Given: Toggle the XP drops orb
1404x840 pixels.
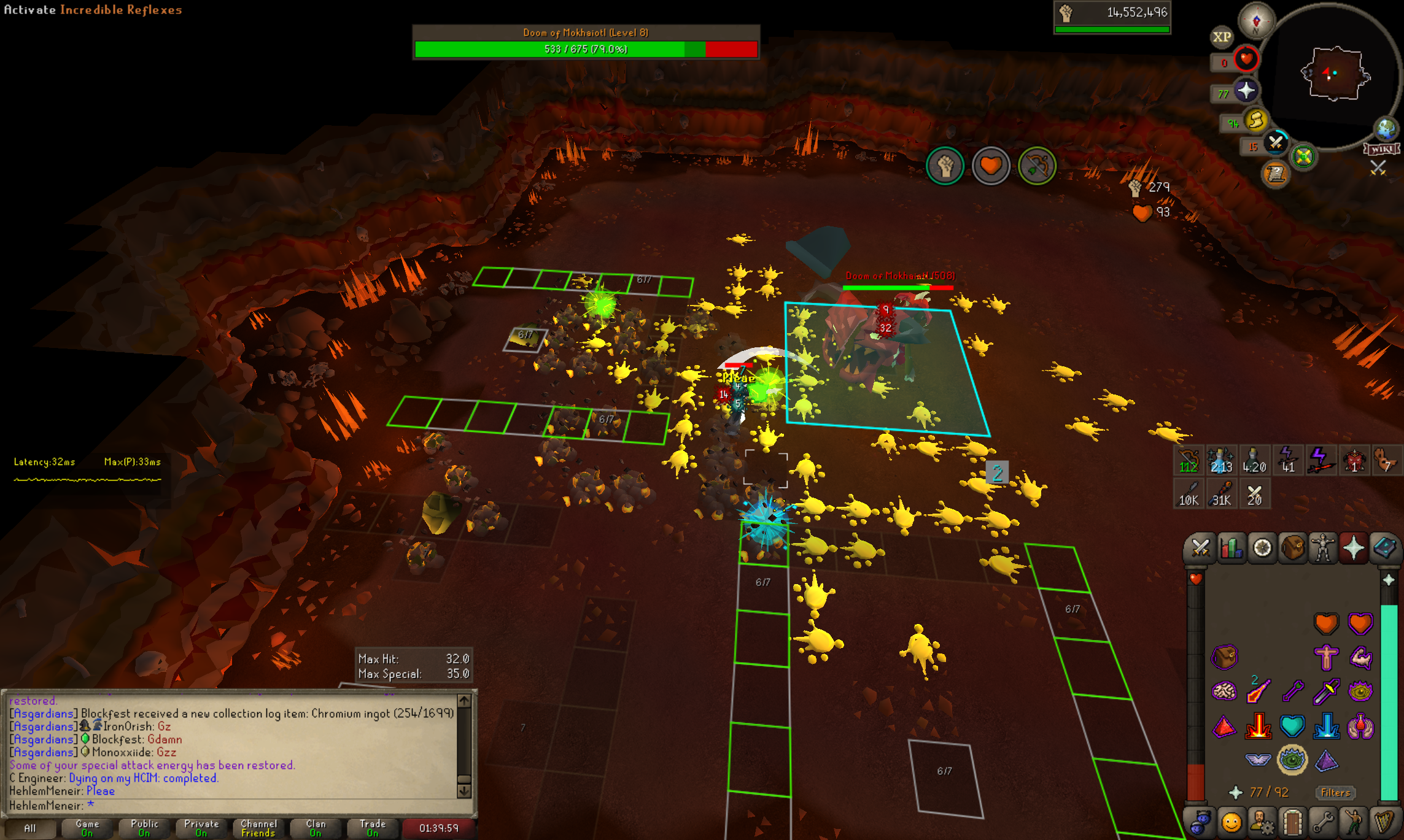Looking at the screenshot, I should point(1221,37).
